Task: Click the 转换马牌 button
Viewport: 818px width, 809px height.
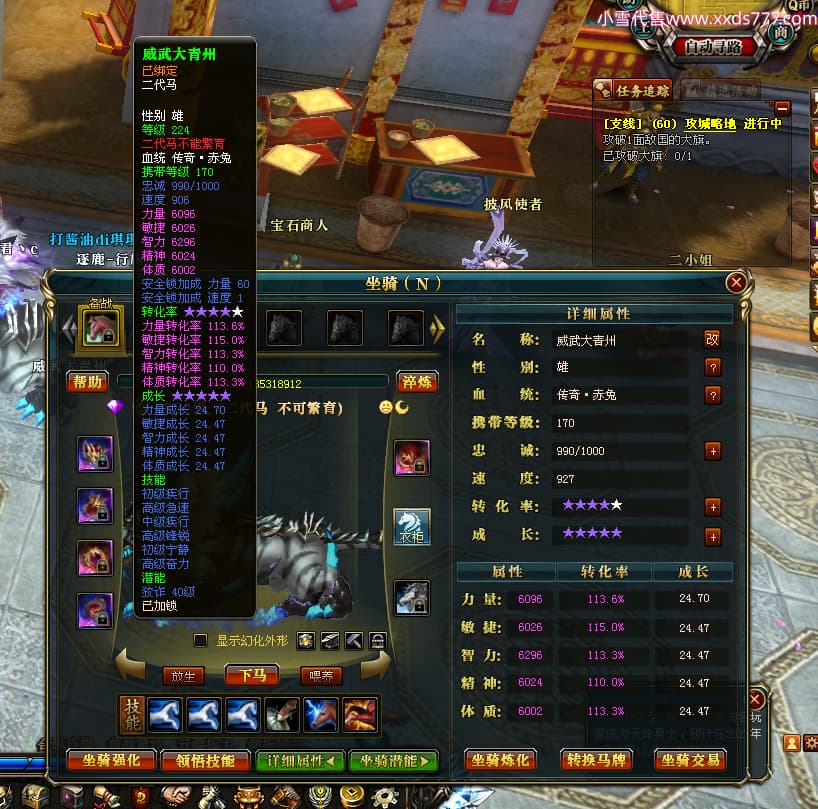Action: click(x=597, y=760)
